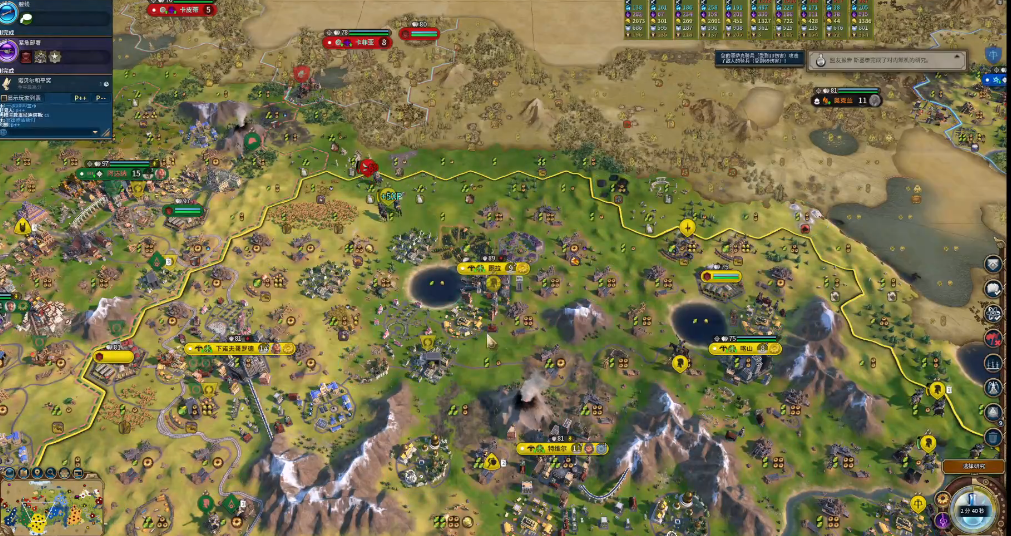Click the 选择研究 choose-research prompt label

coord(972,466)
